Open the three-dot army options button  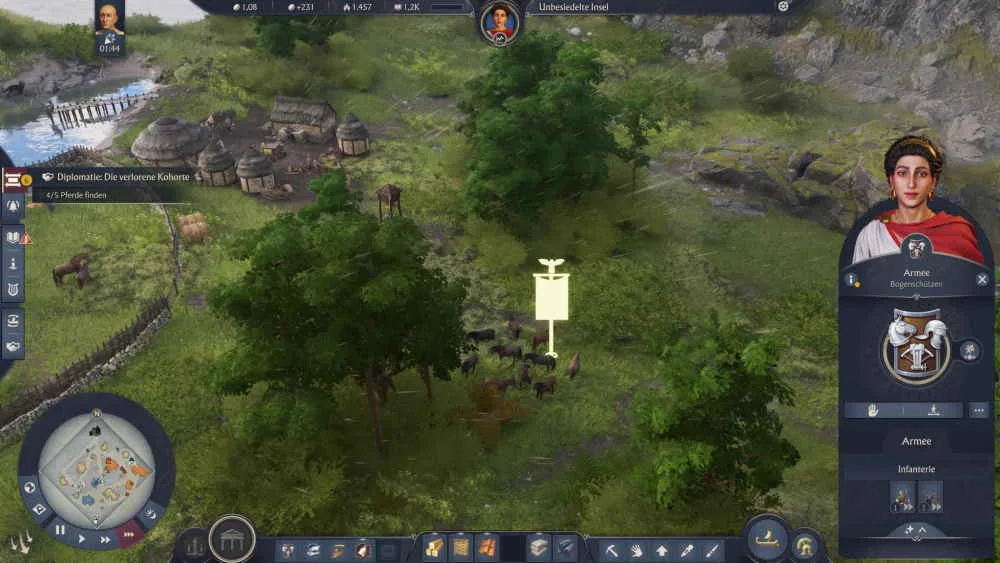tap(978, 410)
